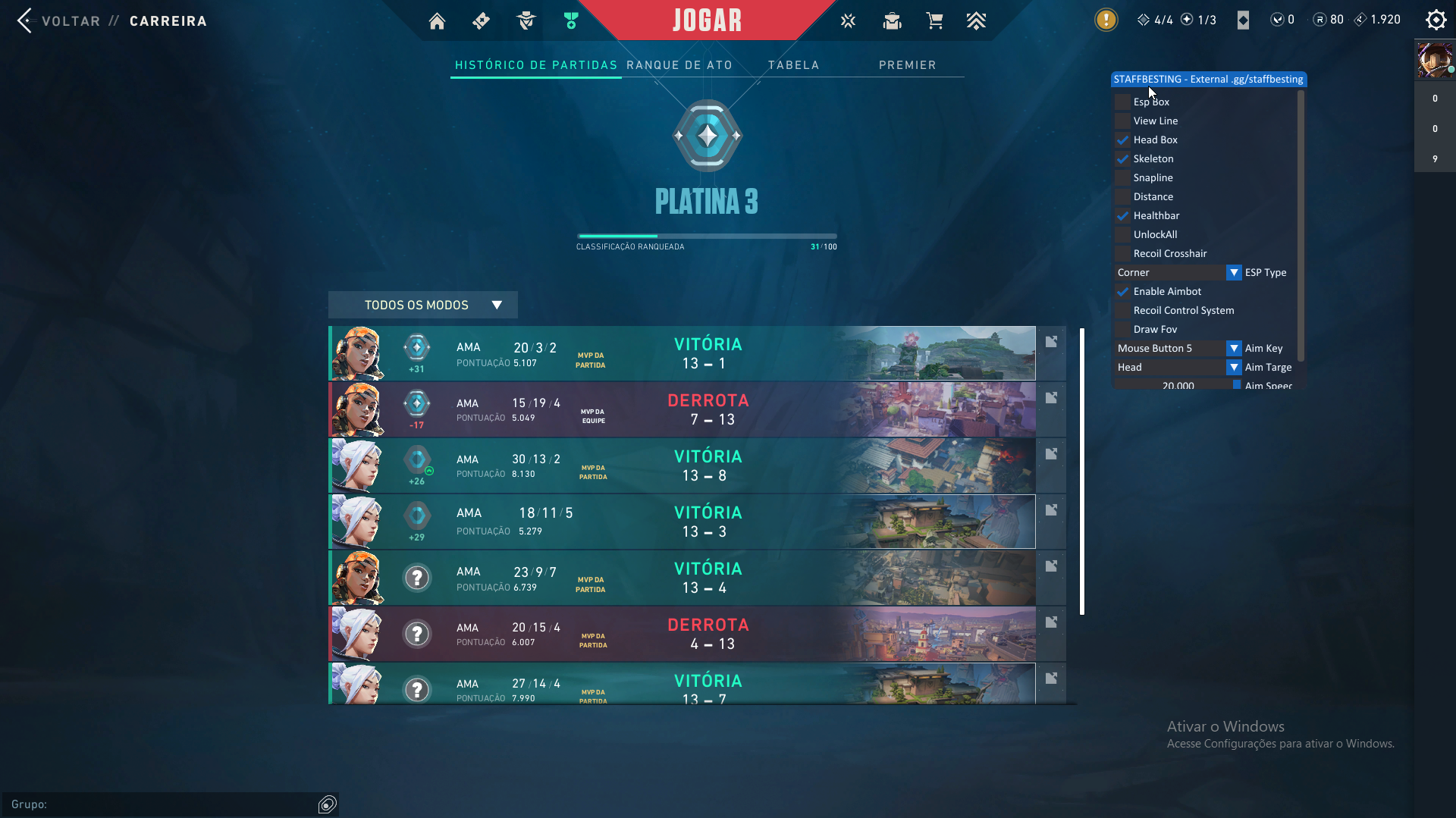This screenshot has width=1456, height=818.
Task: Open the 7–13 Derrota match row
Action: 682,409
